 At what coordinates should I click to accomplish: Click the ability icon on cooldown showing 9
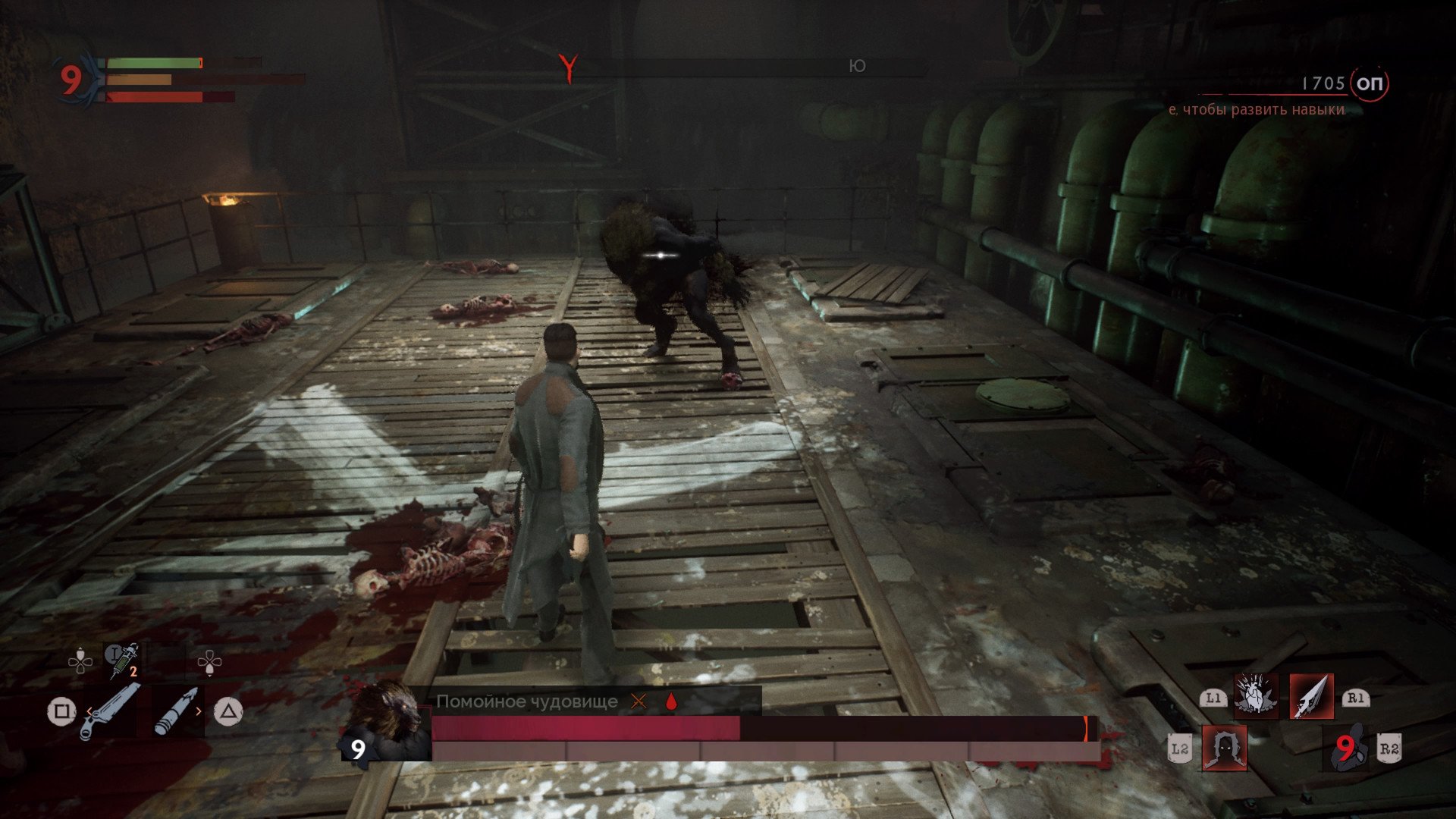coord(1345,748)
